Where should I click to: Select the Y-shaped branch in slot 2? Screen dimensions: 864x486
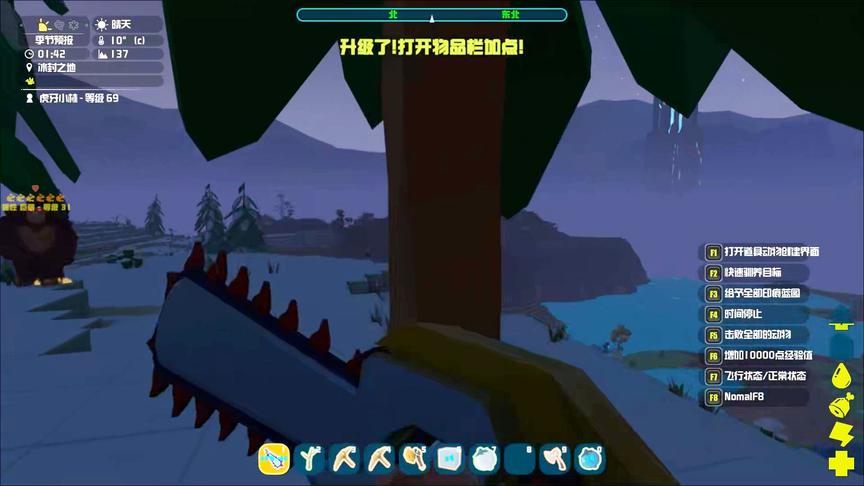click(310, 458)
